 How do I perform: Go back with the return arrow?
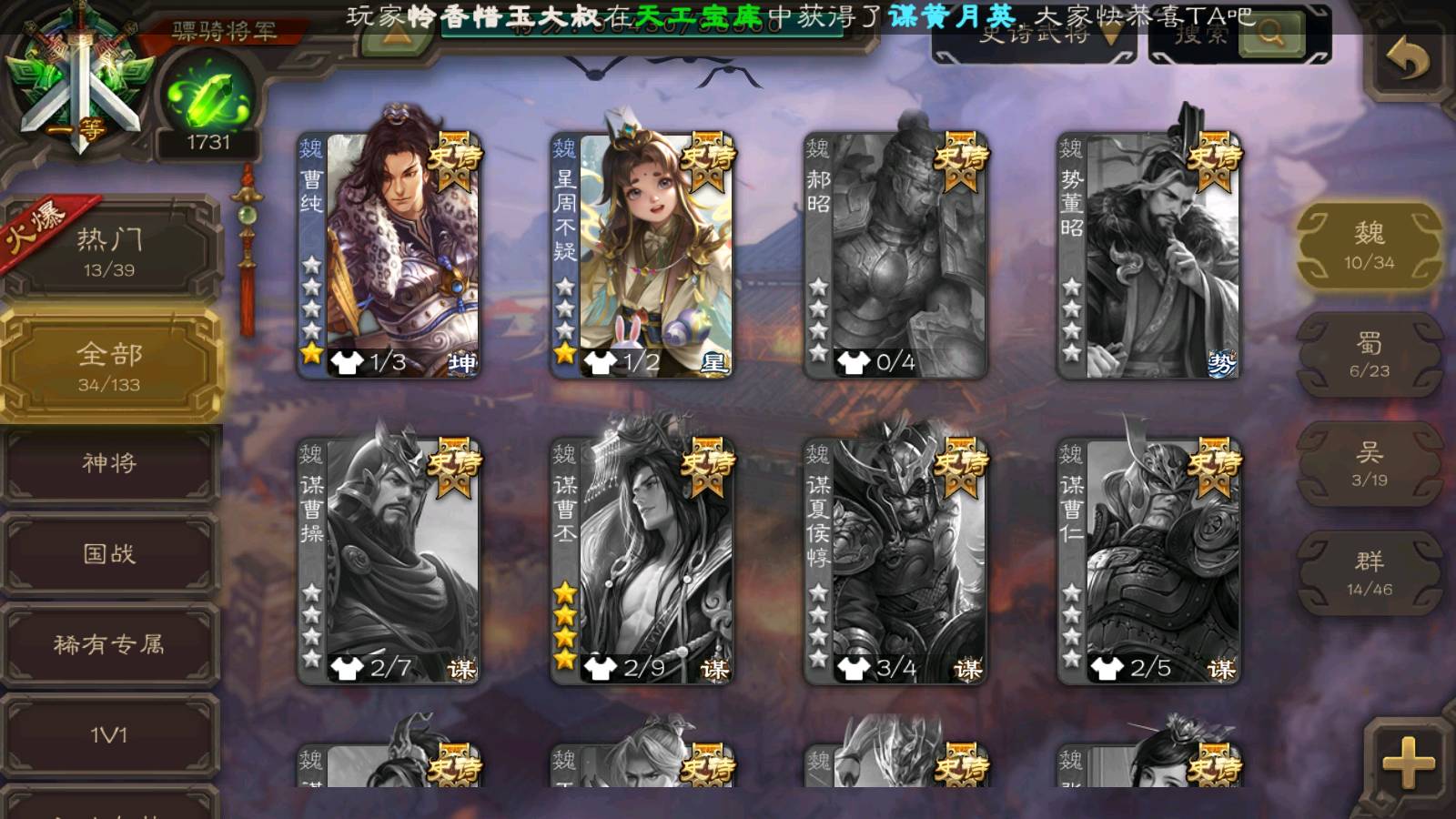tap(1407, 60)
